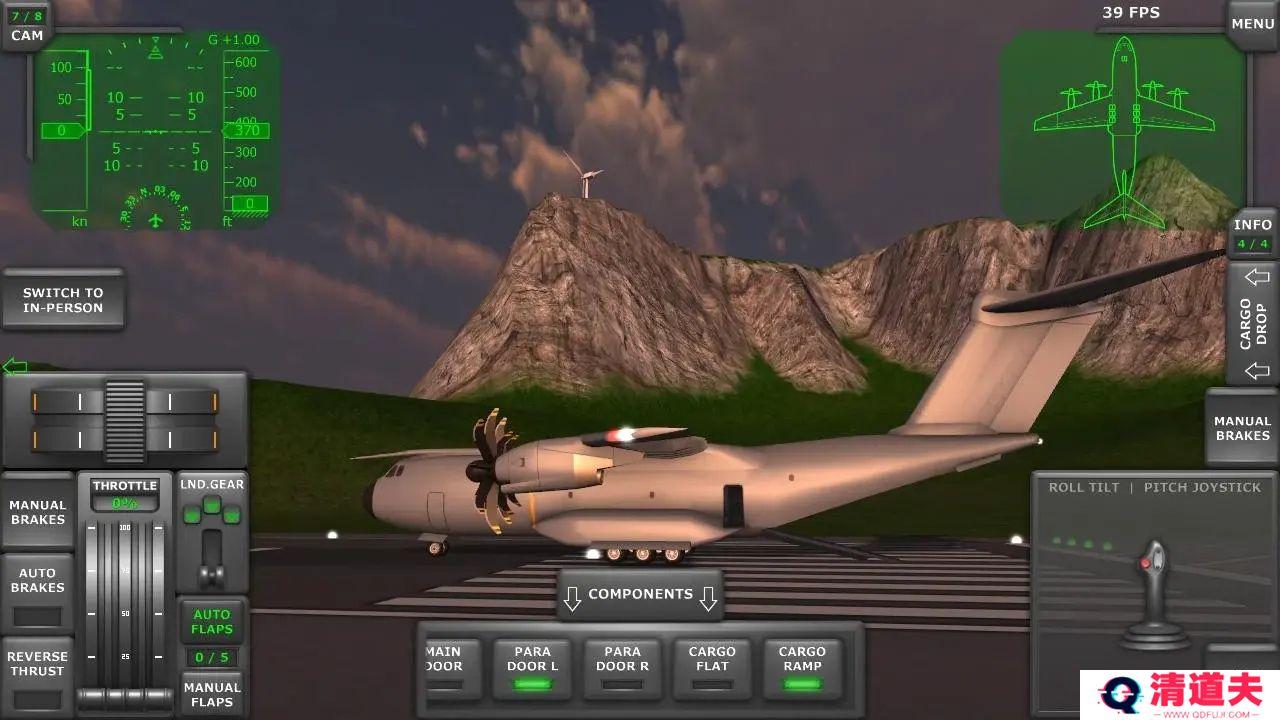Screen dimensions: 1280x720
Task: Toggle the CARGO RAMP button
Action: coord(802,668)
